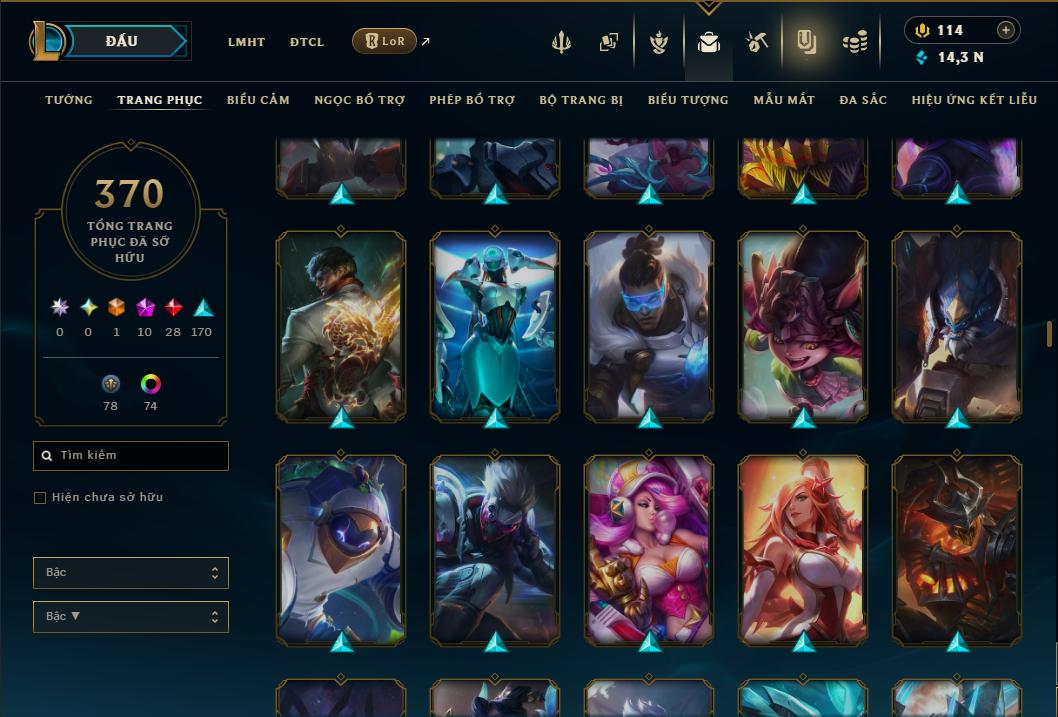Viewport: 1058px width, 717px height.
Task: Select the Lucian skin with blue visor
Action: pos(649,325)
